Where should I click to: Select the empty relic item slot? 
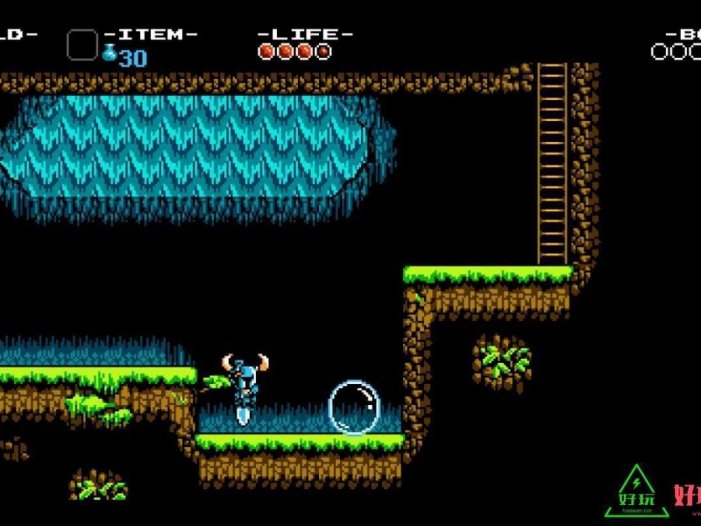pos(82,45)
